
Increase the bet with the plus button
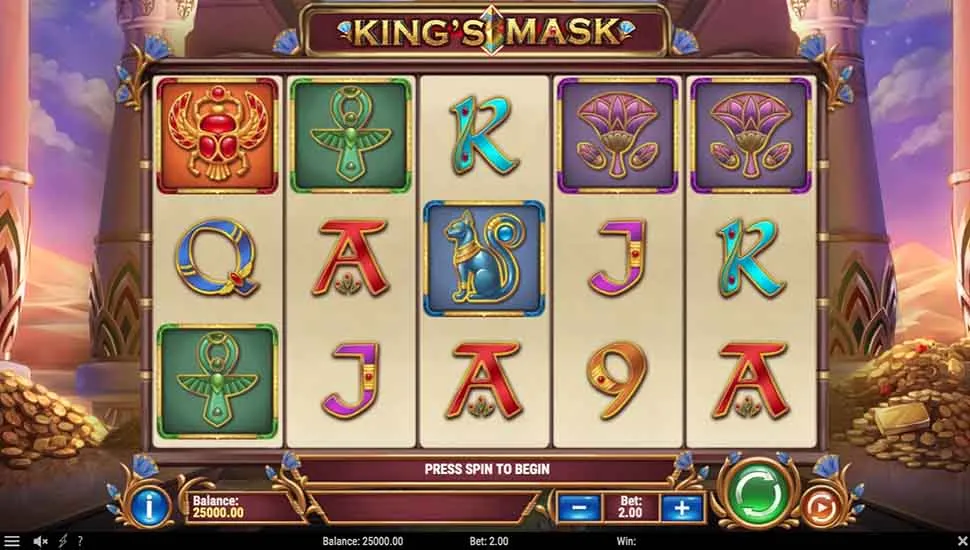(x=681, y=507)
